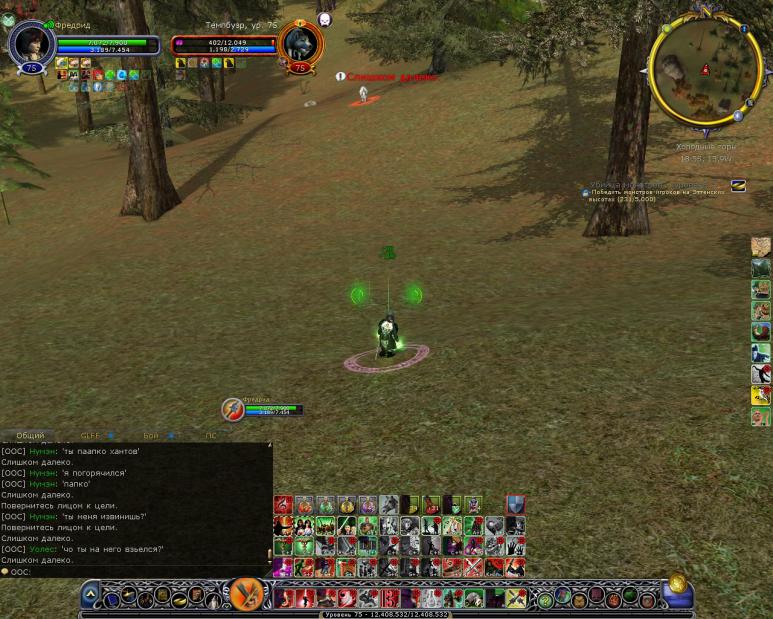Use the first red skill in top quickslot row
Viewport: 773px width, 619px height.
pyautogui.click(x=283, y=505)
